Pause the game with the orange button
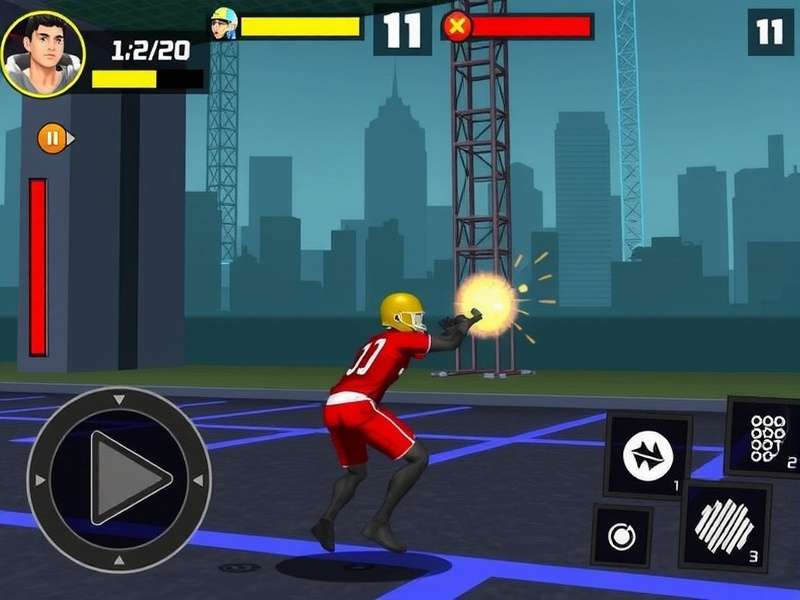 tap(52, 138)
